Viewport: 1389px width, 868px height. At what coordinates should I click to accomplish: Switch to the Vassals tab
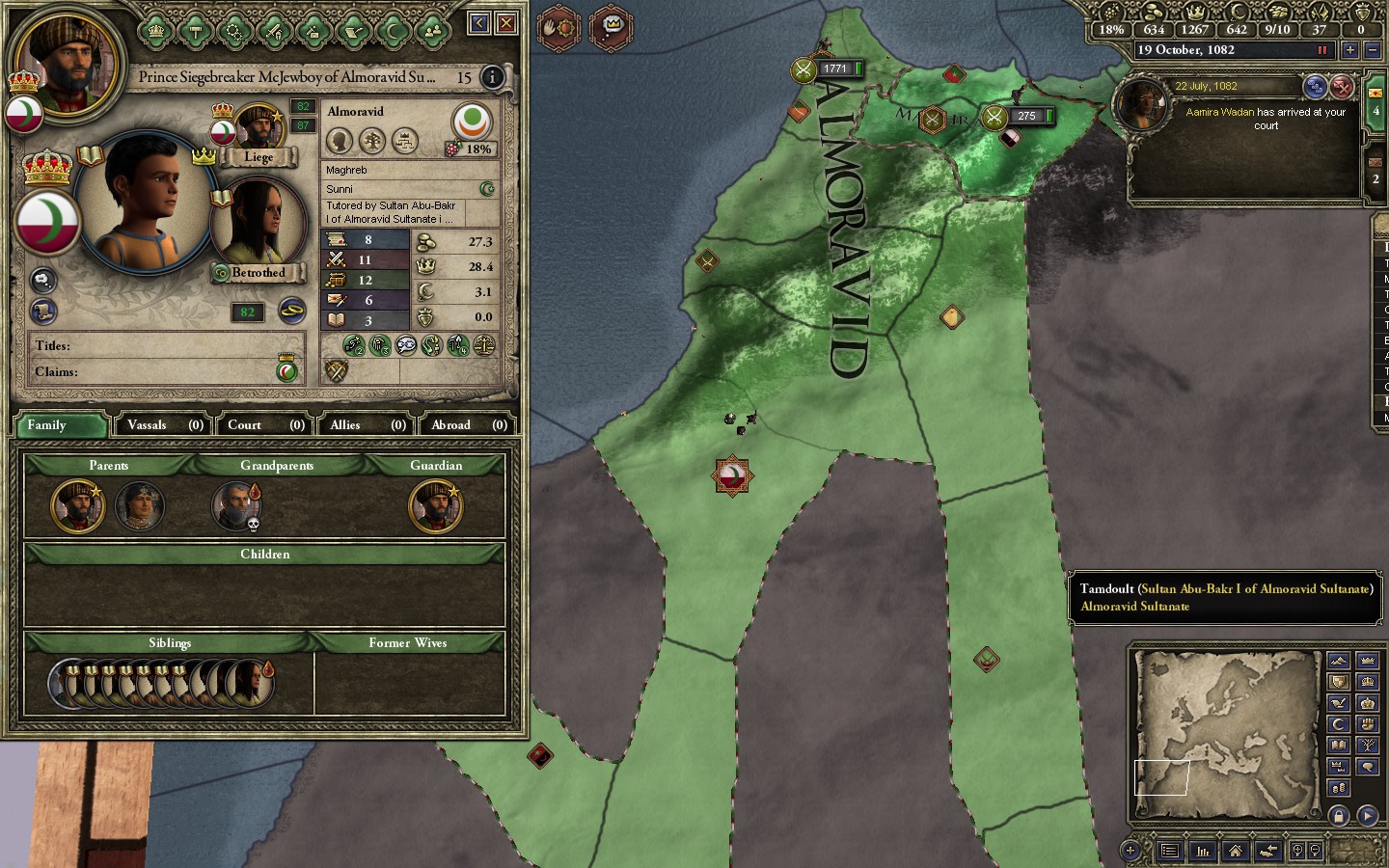pos(165,424)
